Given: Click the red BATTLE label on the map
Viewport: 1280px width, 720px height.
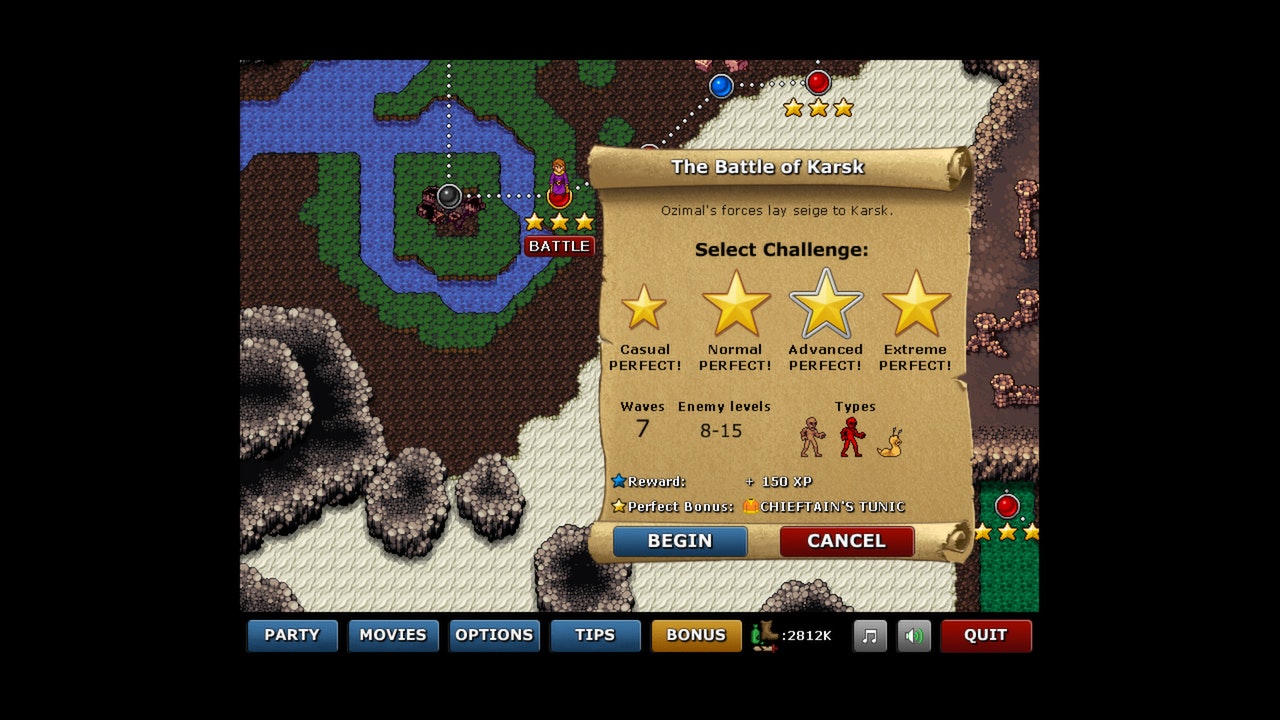Looking at the screenshot, I should tap(559, 245).
